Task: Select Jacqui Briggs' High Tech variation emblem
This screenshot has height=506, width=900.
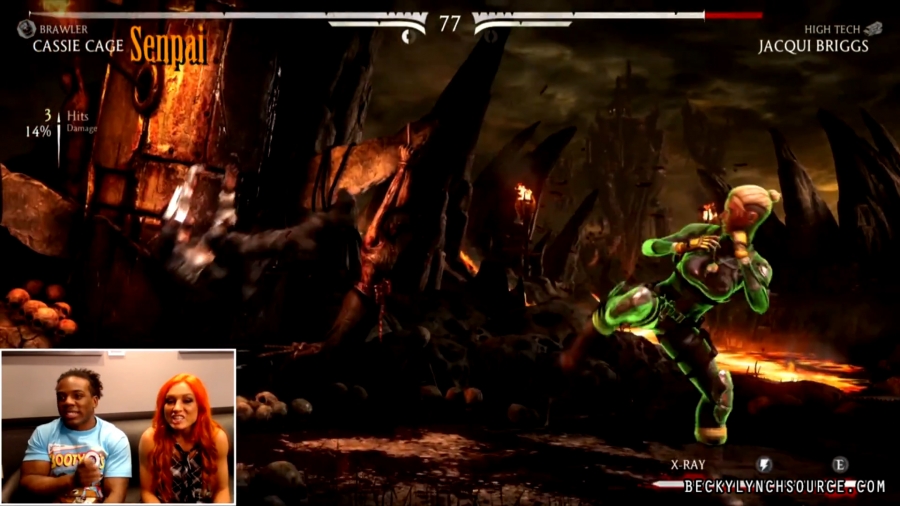Action: point(873,29)
